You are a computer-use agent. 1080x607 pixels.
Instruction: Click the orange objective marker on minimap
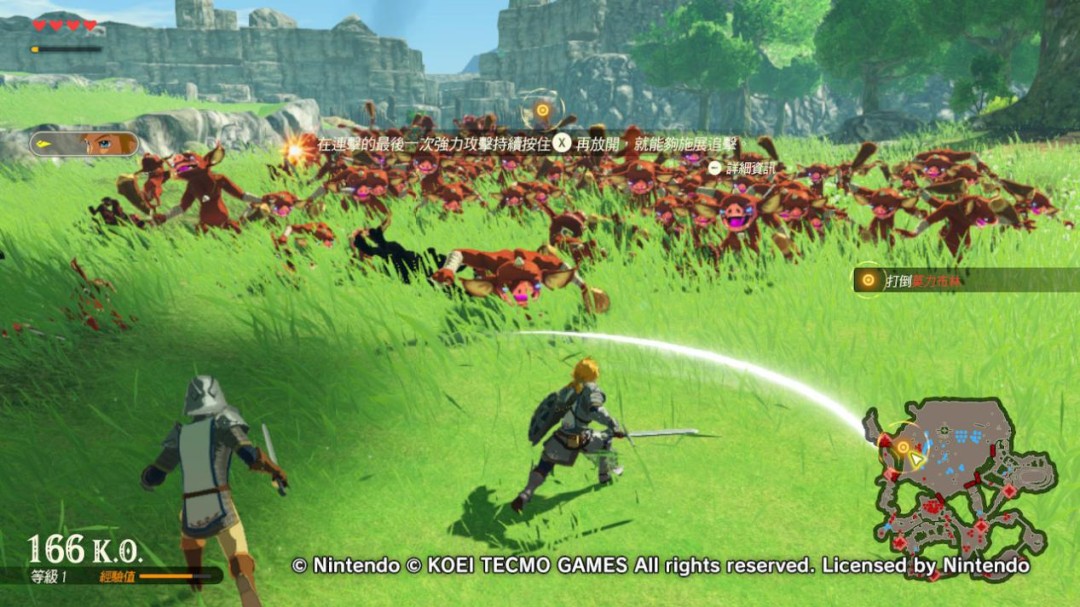pyautogui.click(x=902, y=447)
